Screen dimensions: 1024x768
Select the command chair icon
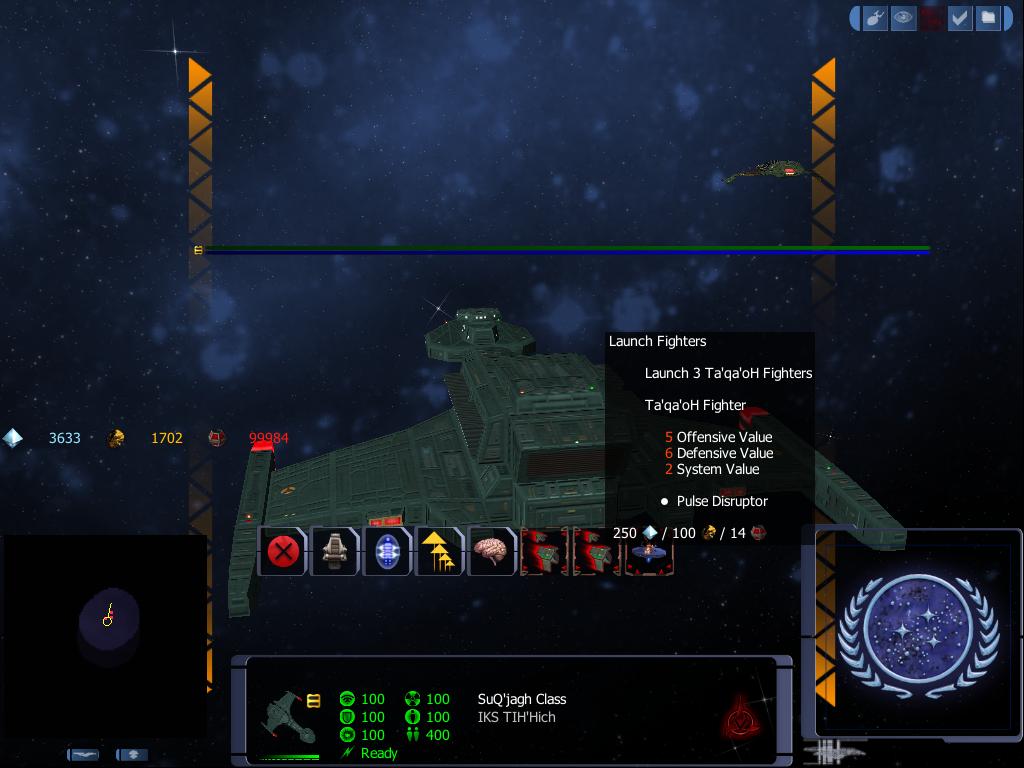point(335,551)
